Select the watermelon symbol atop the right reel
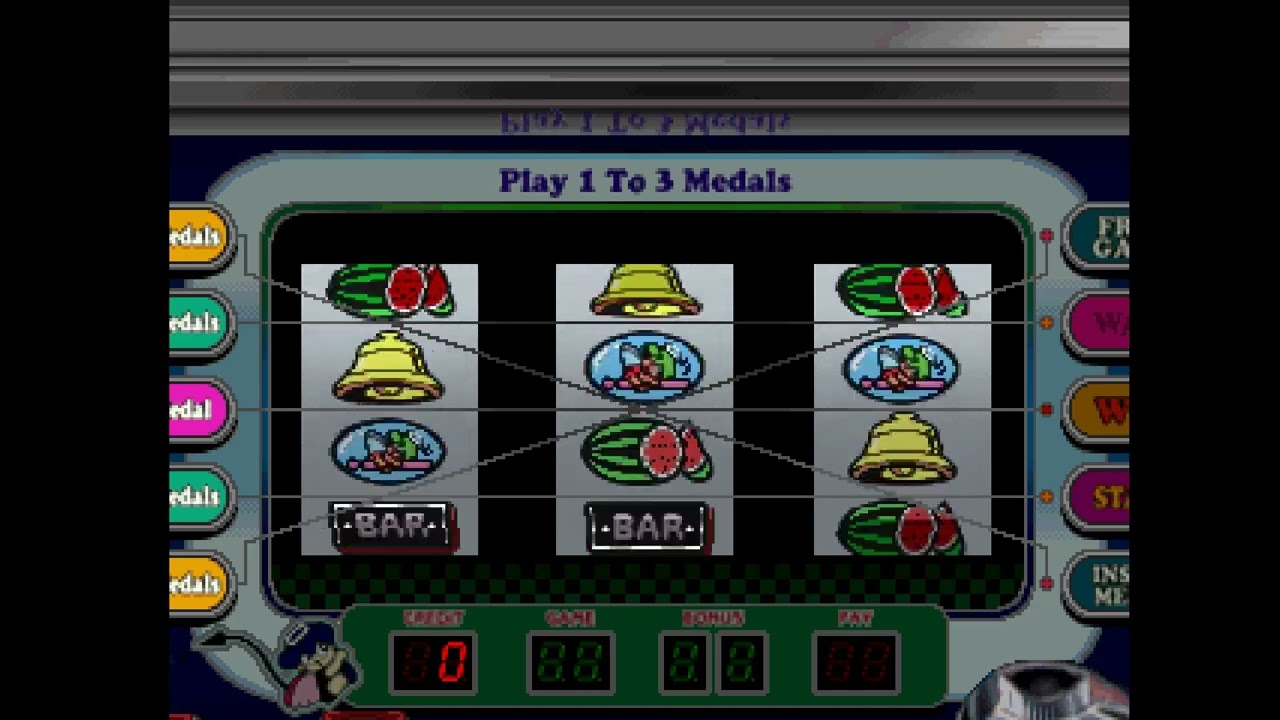 900,290
